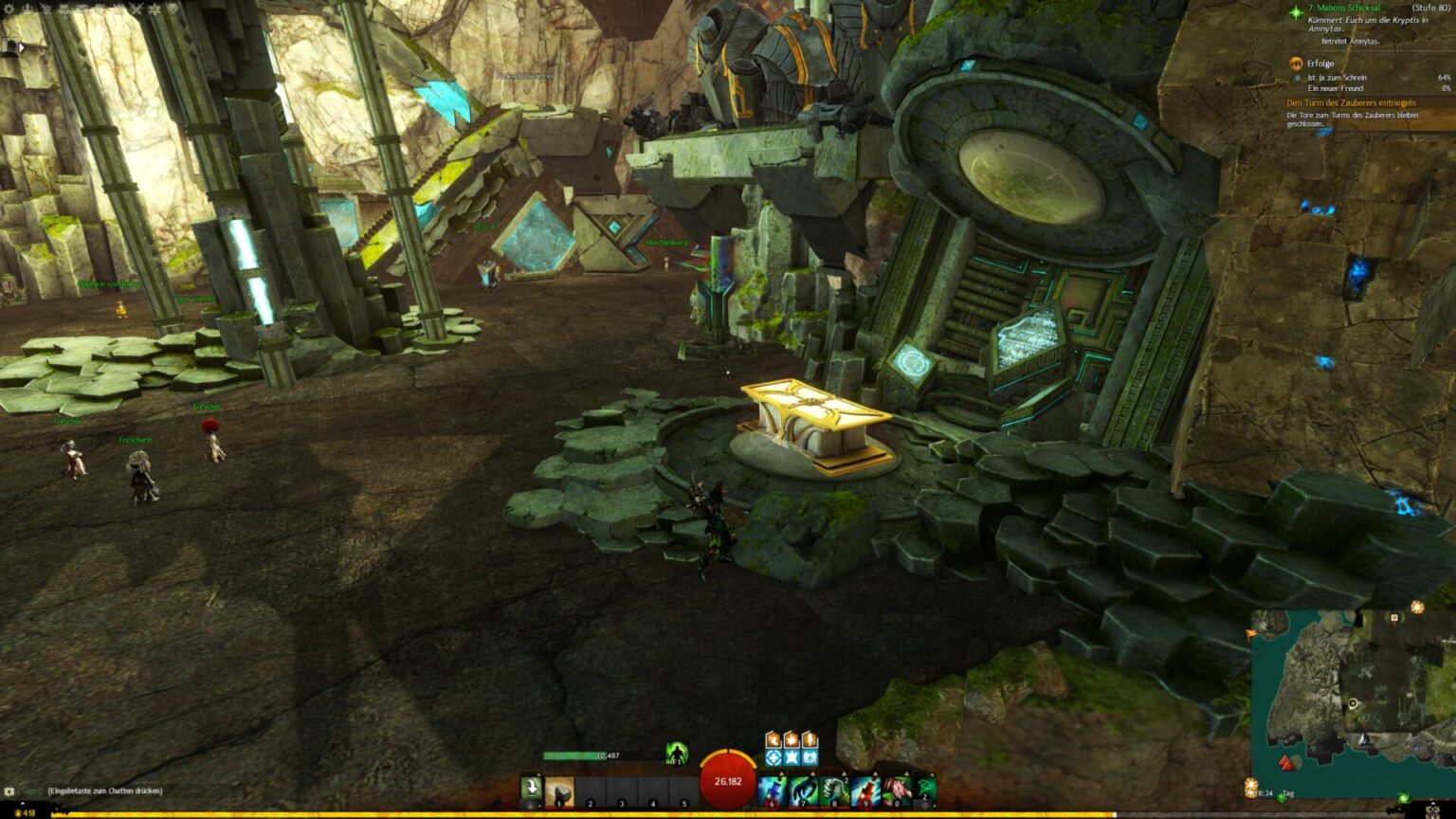This screenshot has width=1456, height=819.
Task: Activate the elite skill in slot 0
Action: 898,790
